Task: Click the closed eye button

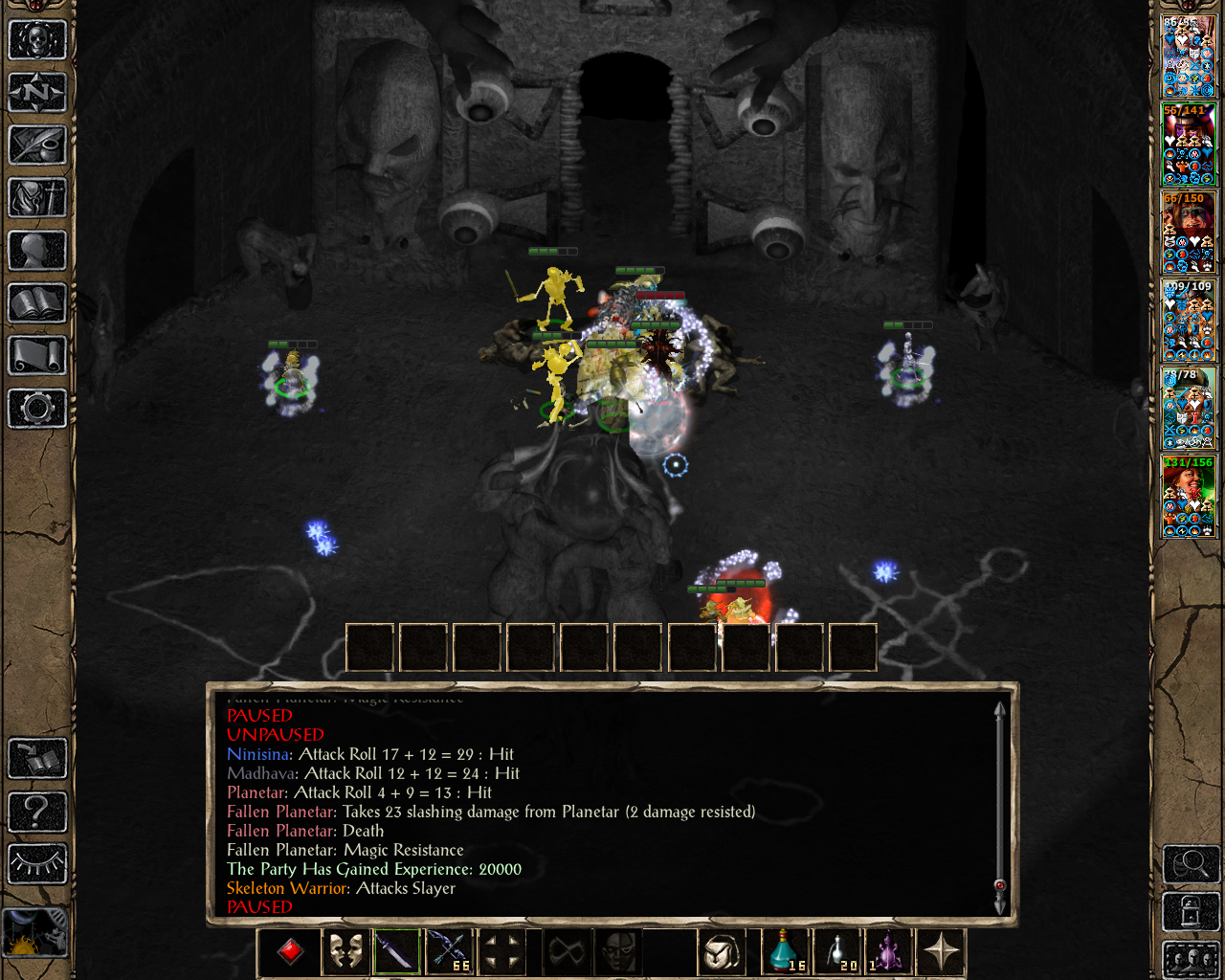Action: tap(37, 863)
